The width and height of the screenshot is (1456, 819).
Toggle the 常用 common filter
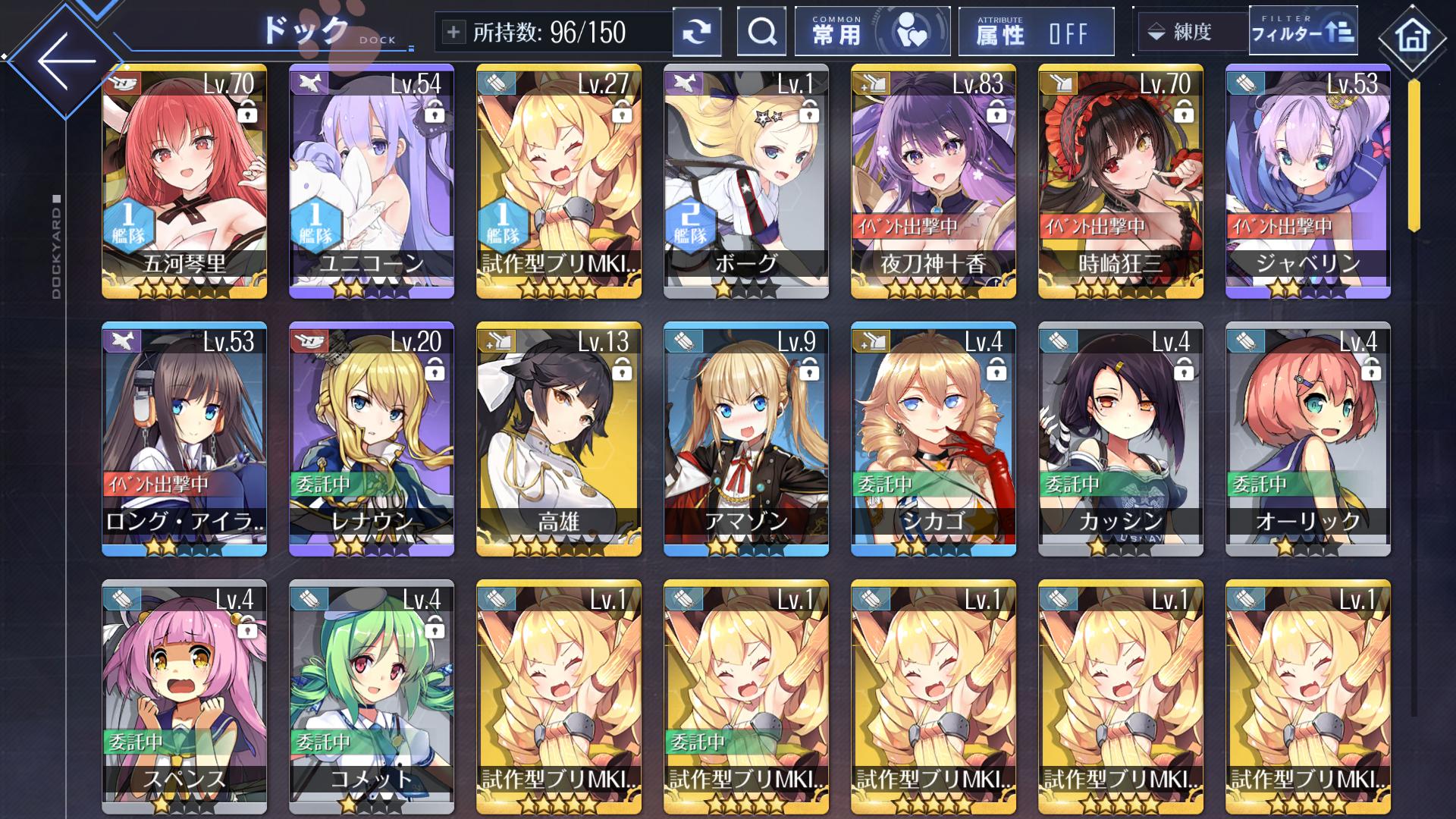(x=872, y=32)
